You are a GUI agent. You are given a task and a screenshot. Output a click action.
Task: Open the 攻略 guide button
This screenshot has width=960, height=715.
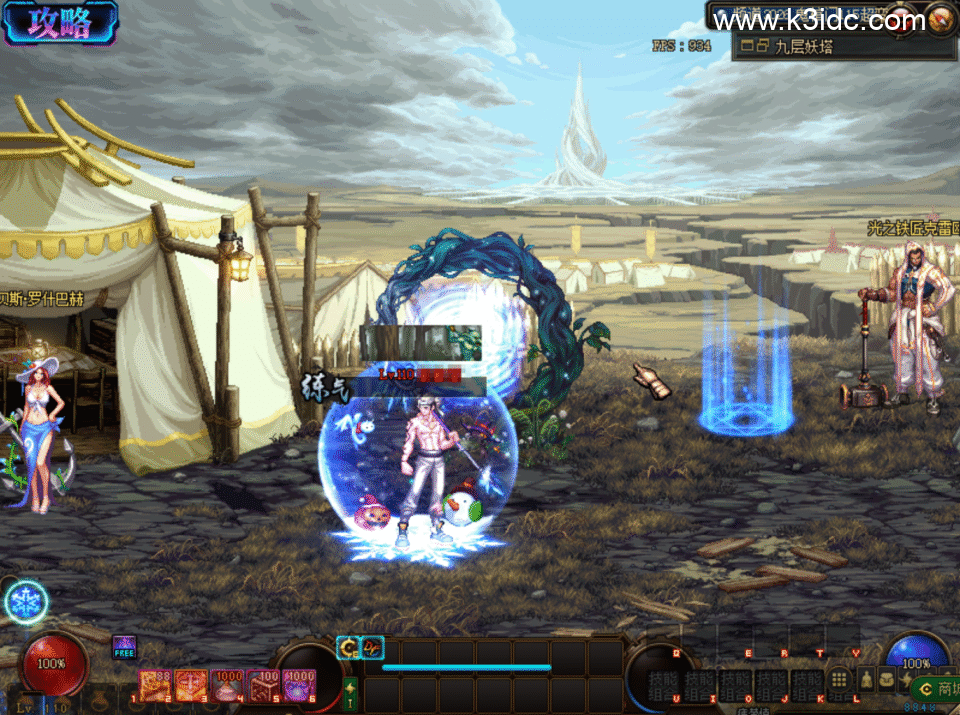tap(60, 23)
